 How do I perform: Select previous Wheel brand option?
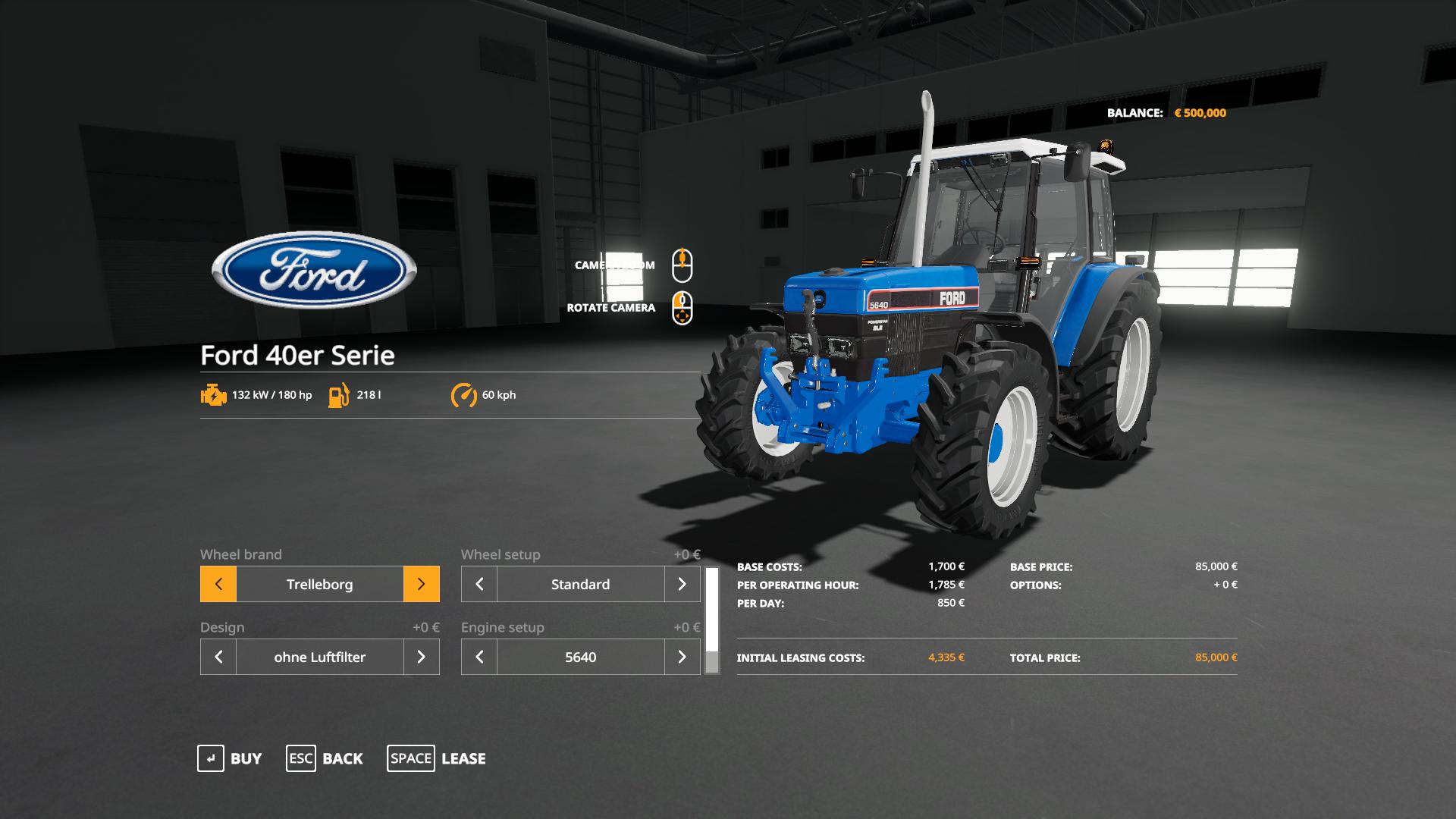(x=218, y=584)
